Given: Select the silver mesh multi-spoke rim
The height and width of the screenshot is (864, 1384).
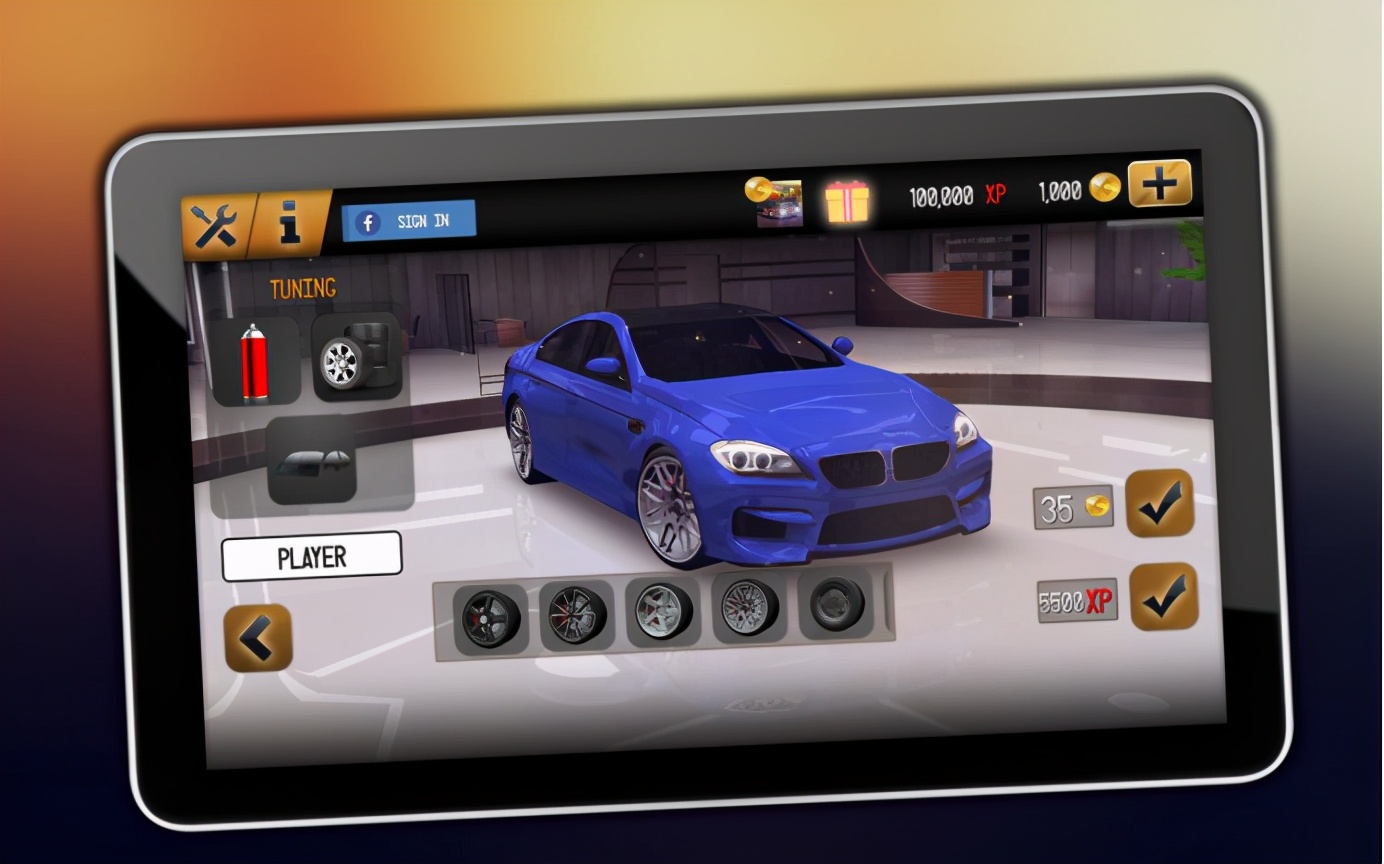Looking at the screenshot, I should point(748,608).
